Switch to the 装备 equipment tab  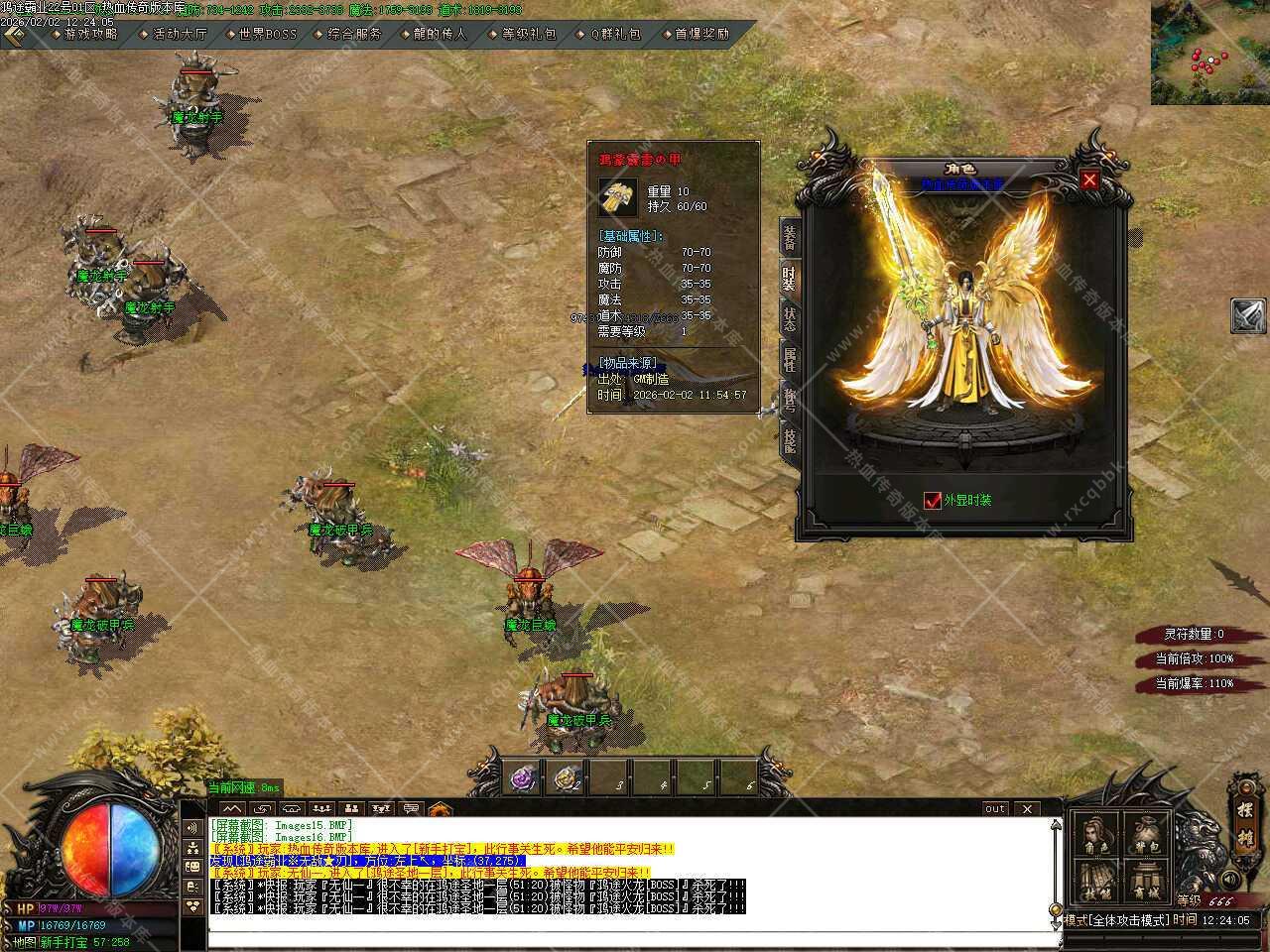click(x=790, y=238)
